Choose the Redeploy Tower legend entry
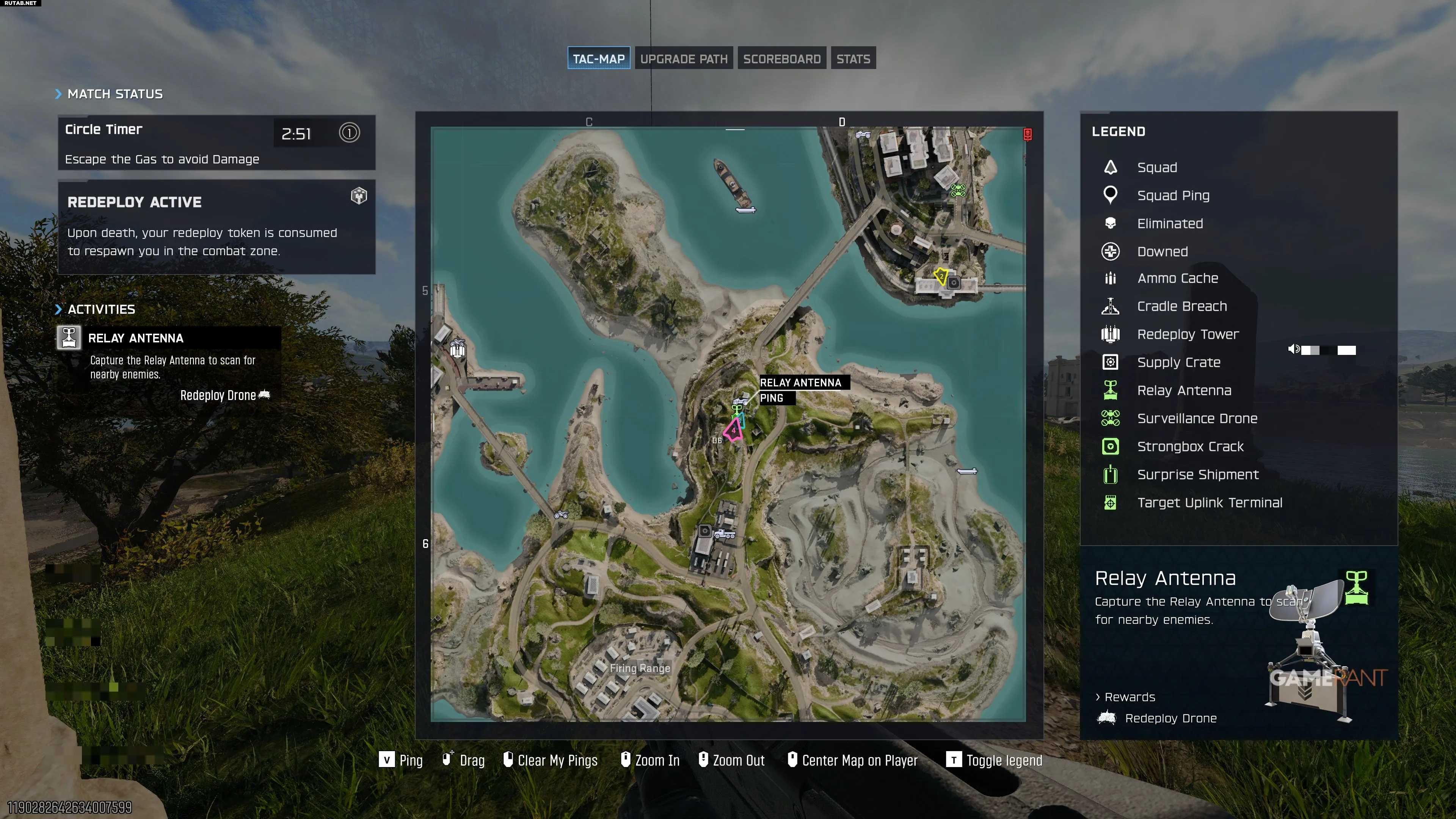 (1188, 334)
